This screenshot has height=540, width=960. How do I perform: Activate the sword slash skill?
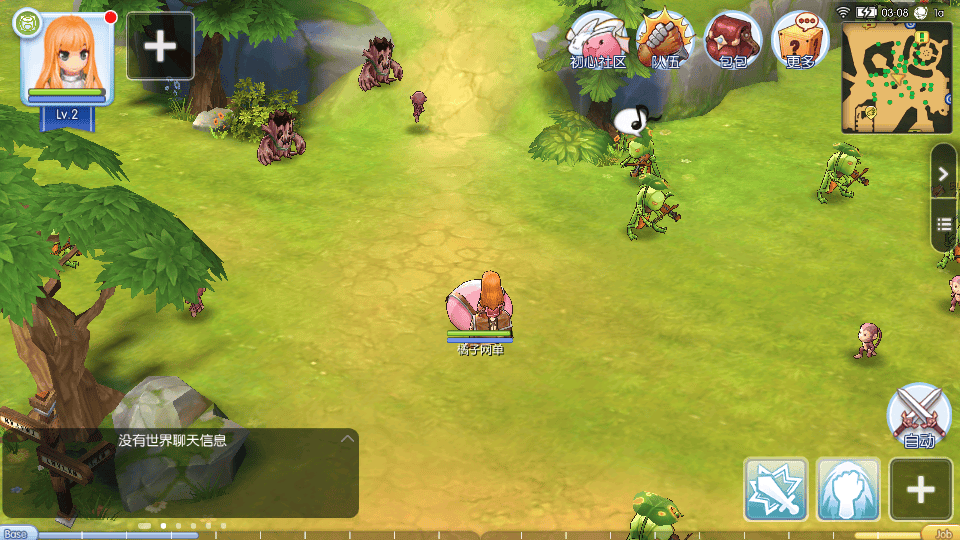(x=776, y=489)
